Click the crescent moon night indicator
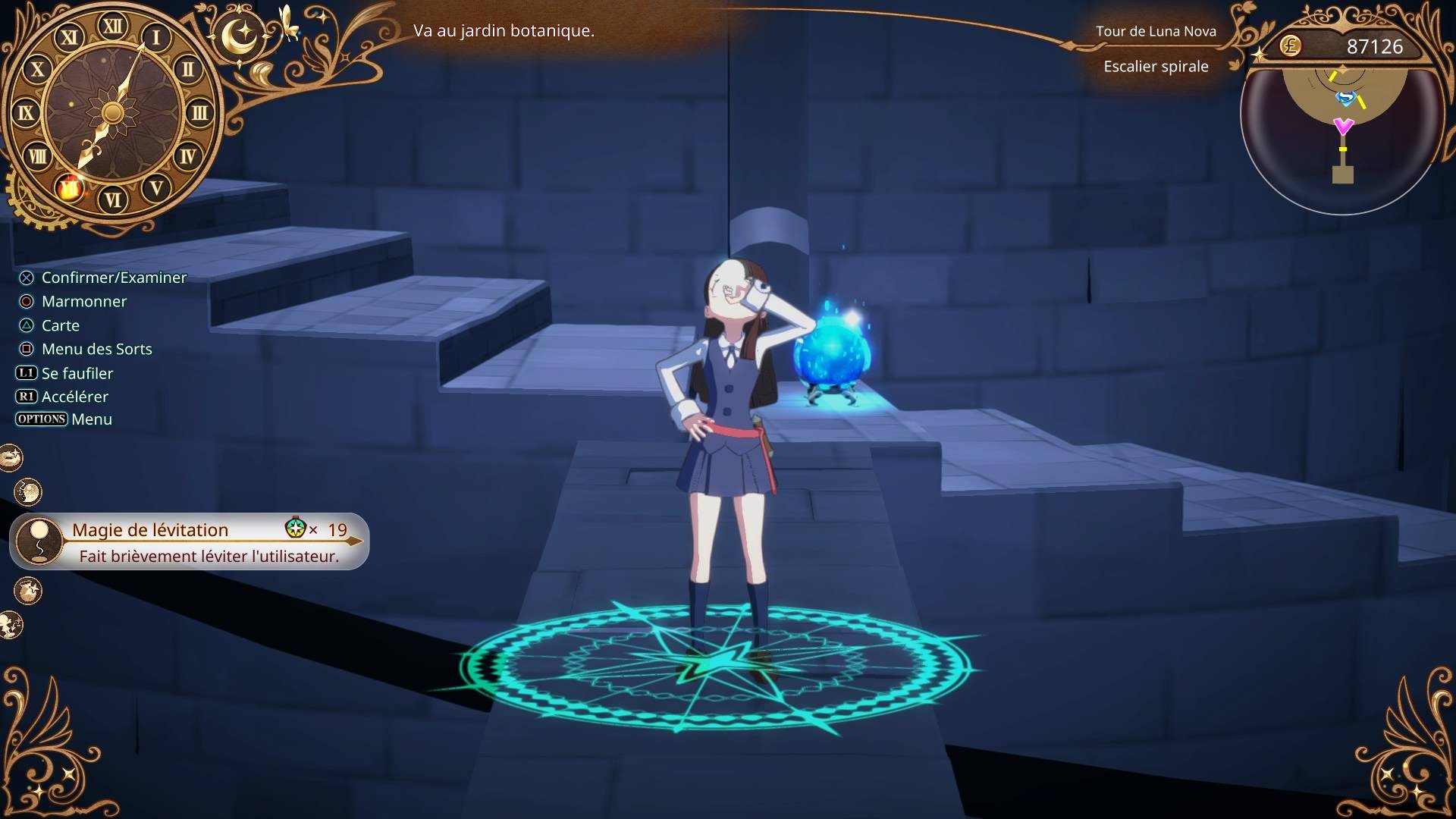Screen dimensions: 1456x819 (241, 36)
